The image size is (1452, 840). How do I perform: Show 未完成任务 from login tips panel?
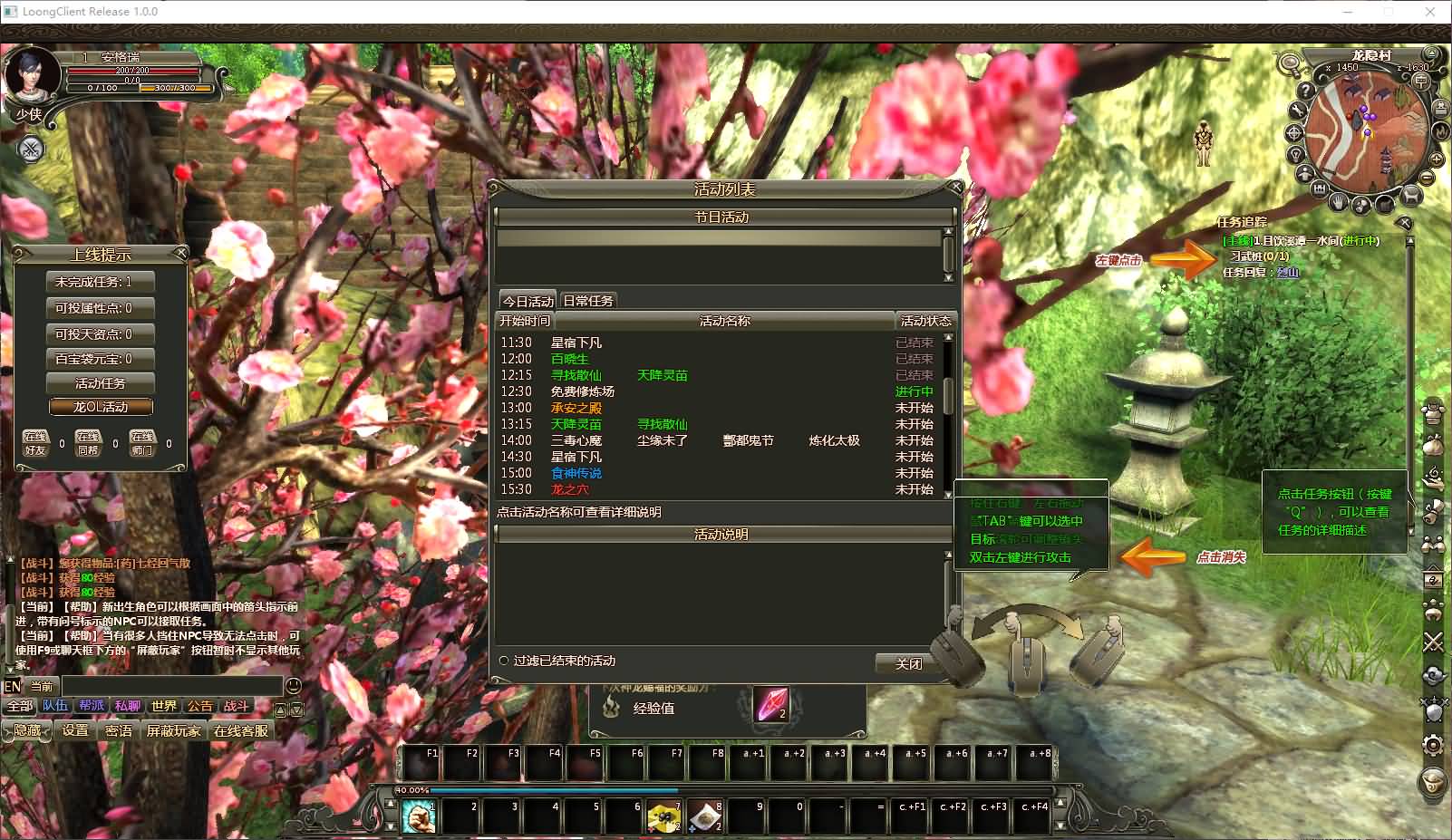pyautogui.click(x=100, y=282)
